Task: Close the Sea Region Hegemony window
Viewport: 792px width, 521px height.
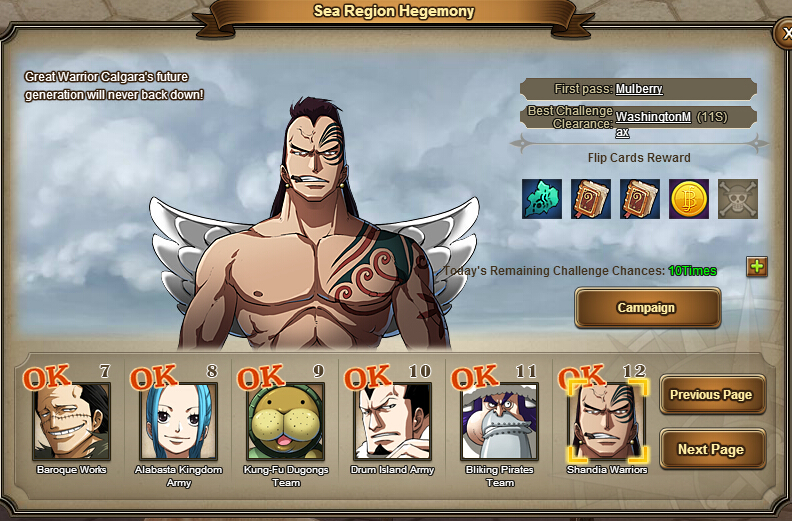Action: click(782, 34)
